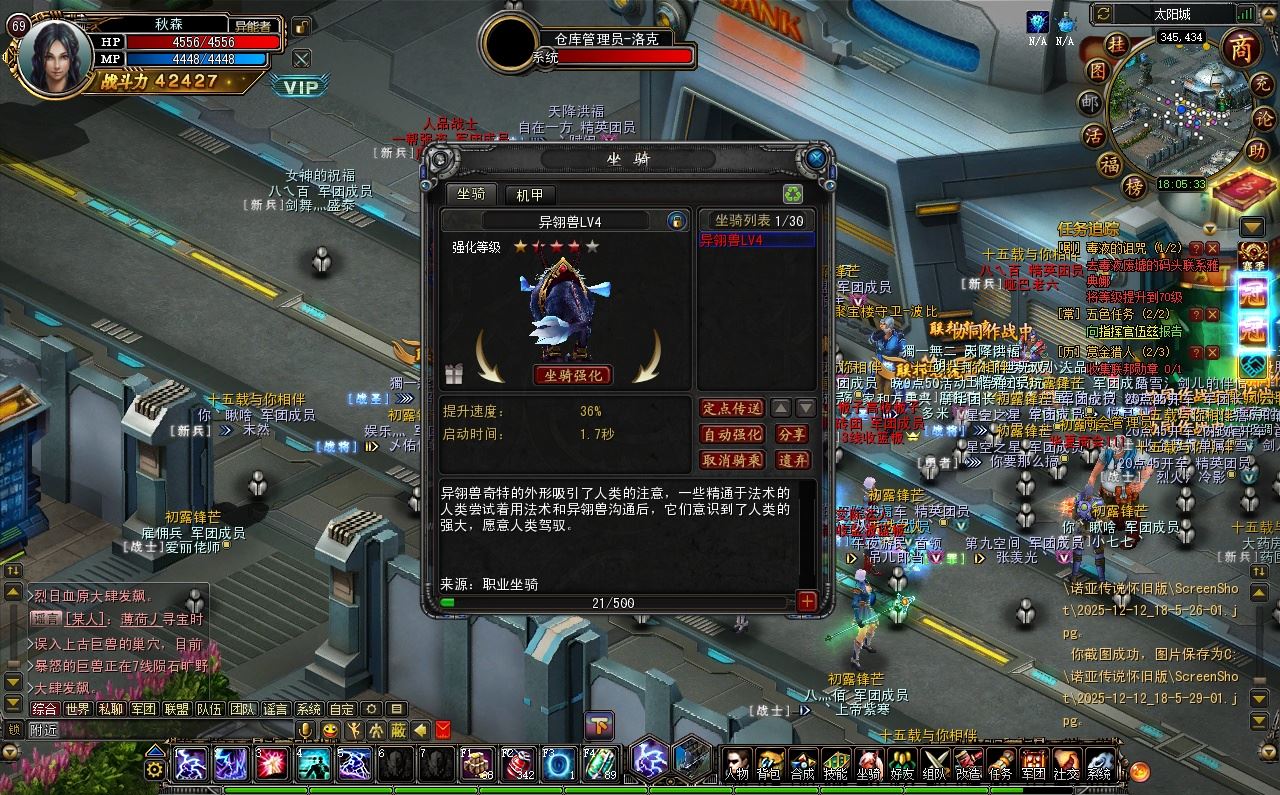
Task: Share the mount with 分享 button
Action: point(792,434)
